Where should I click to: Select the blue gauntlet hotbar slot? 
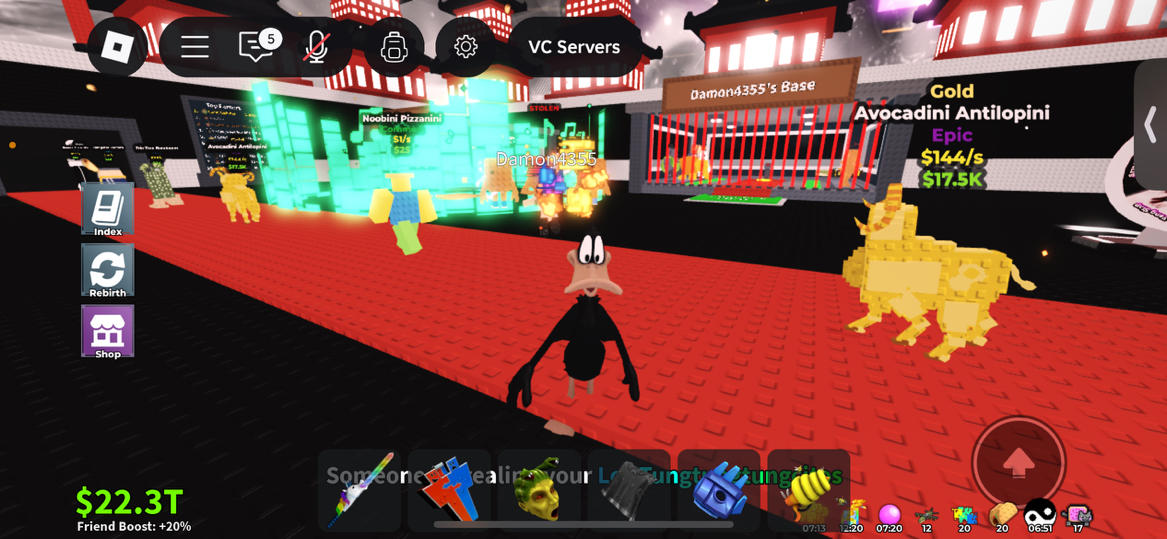719,489
